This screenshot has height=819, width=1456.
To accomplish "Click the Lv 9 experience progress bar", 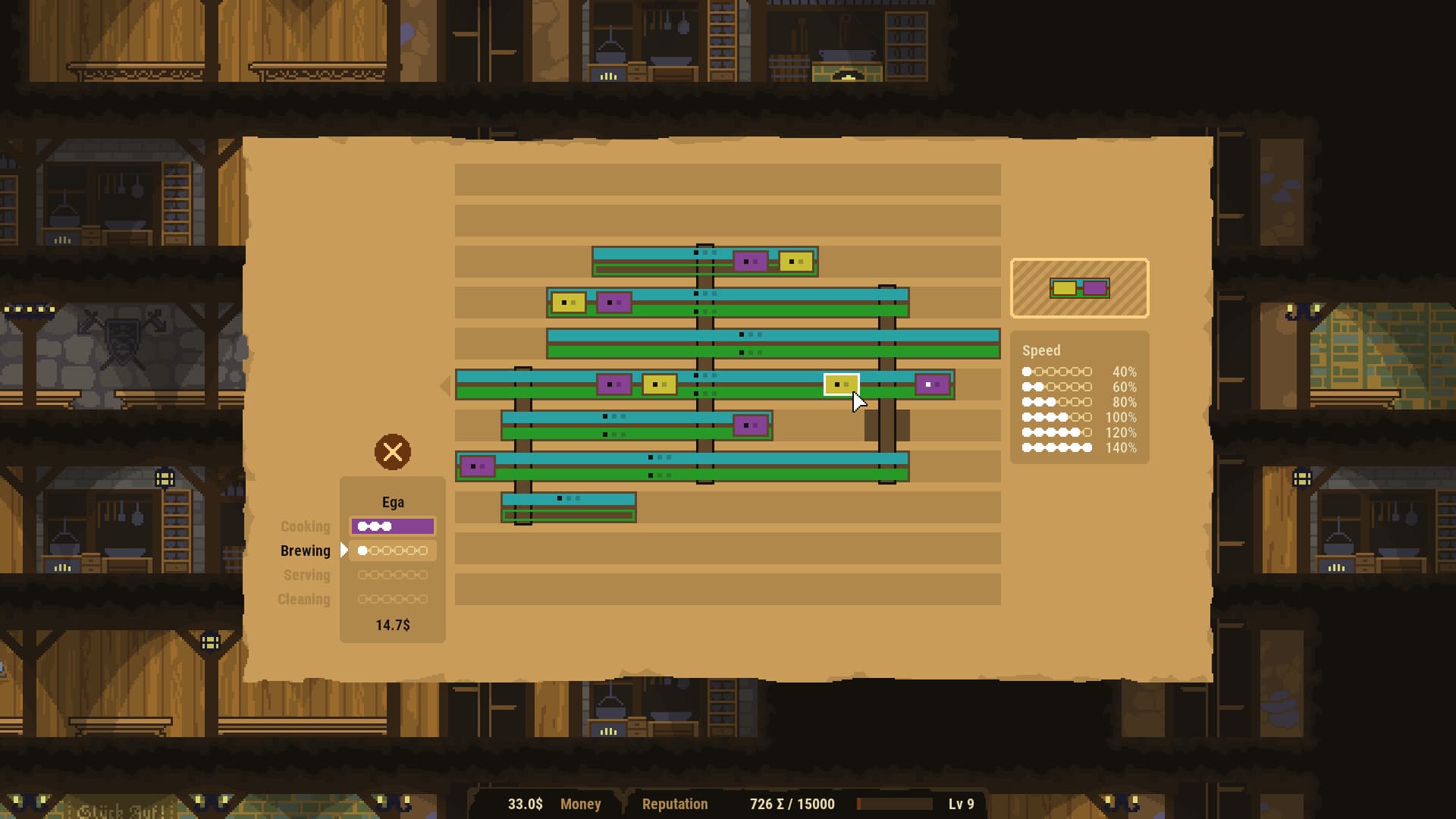I will 895,804.
